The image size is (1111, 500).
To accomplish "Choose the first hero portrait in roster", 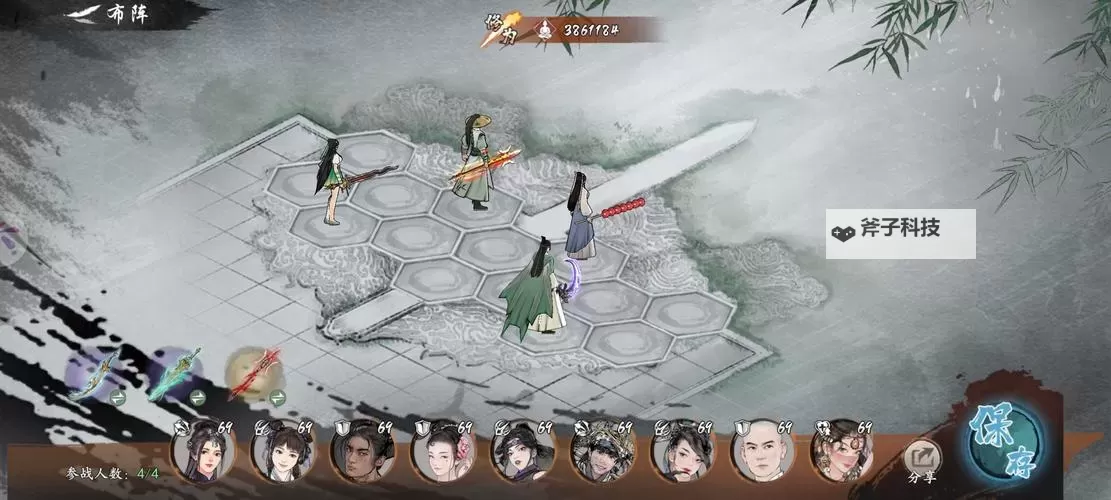I will tap(202, 453).
